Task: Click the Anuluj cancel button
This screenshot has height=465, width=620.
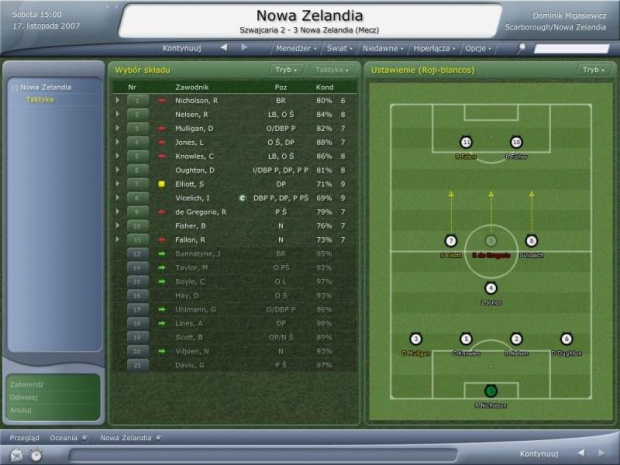Action: pyautogui.click(x=21, y=409)
